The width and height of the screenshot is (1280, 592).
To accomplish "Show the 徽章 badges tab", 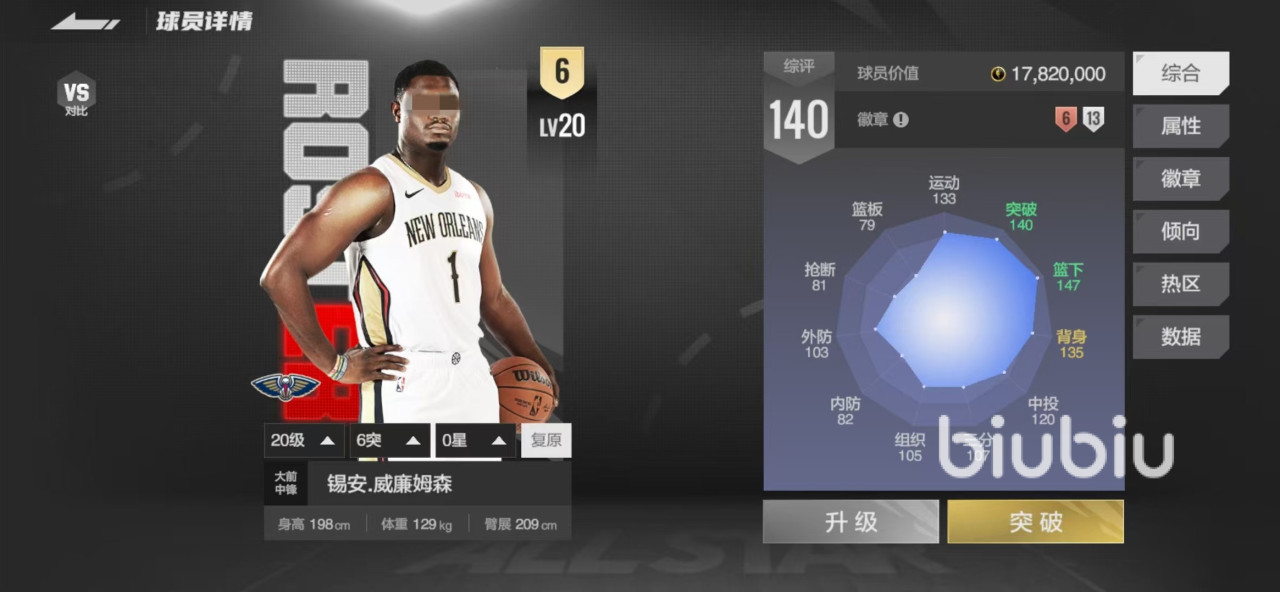I will coord(1180,179).
